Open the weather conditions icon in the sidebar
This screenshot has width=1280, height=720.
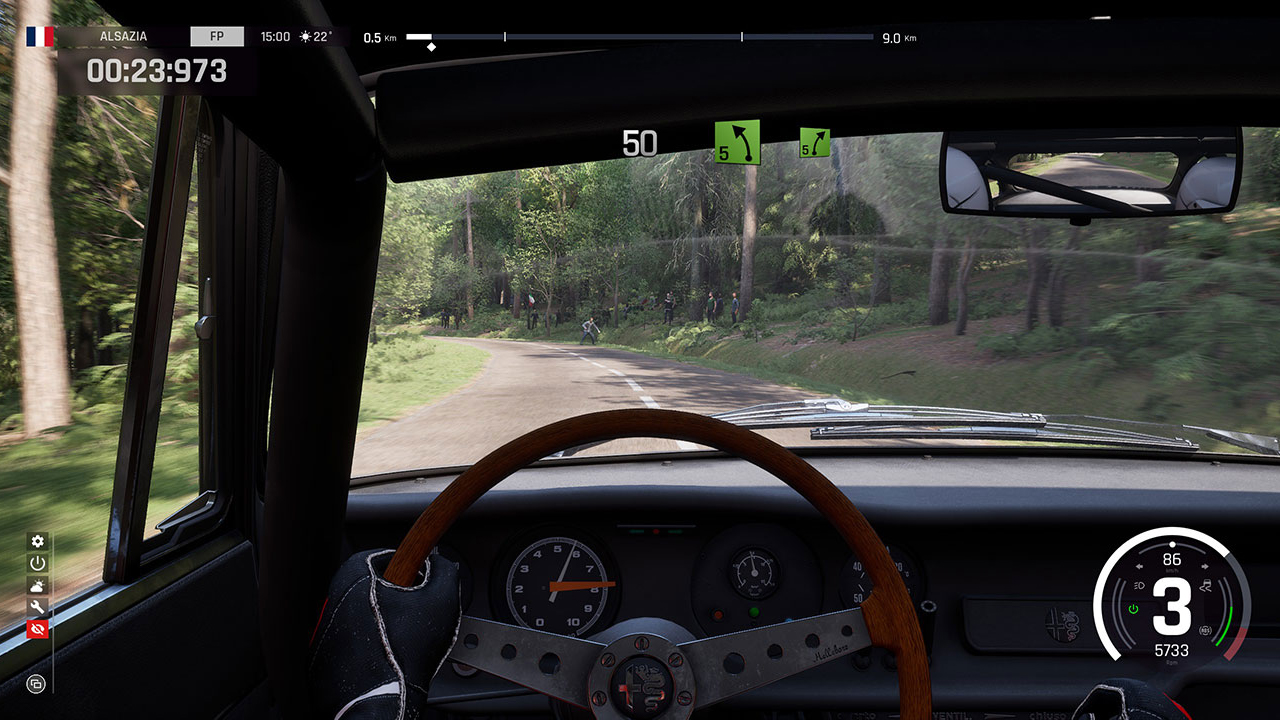pyautogui.click(x=37, y=586)
